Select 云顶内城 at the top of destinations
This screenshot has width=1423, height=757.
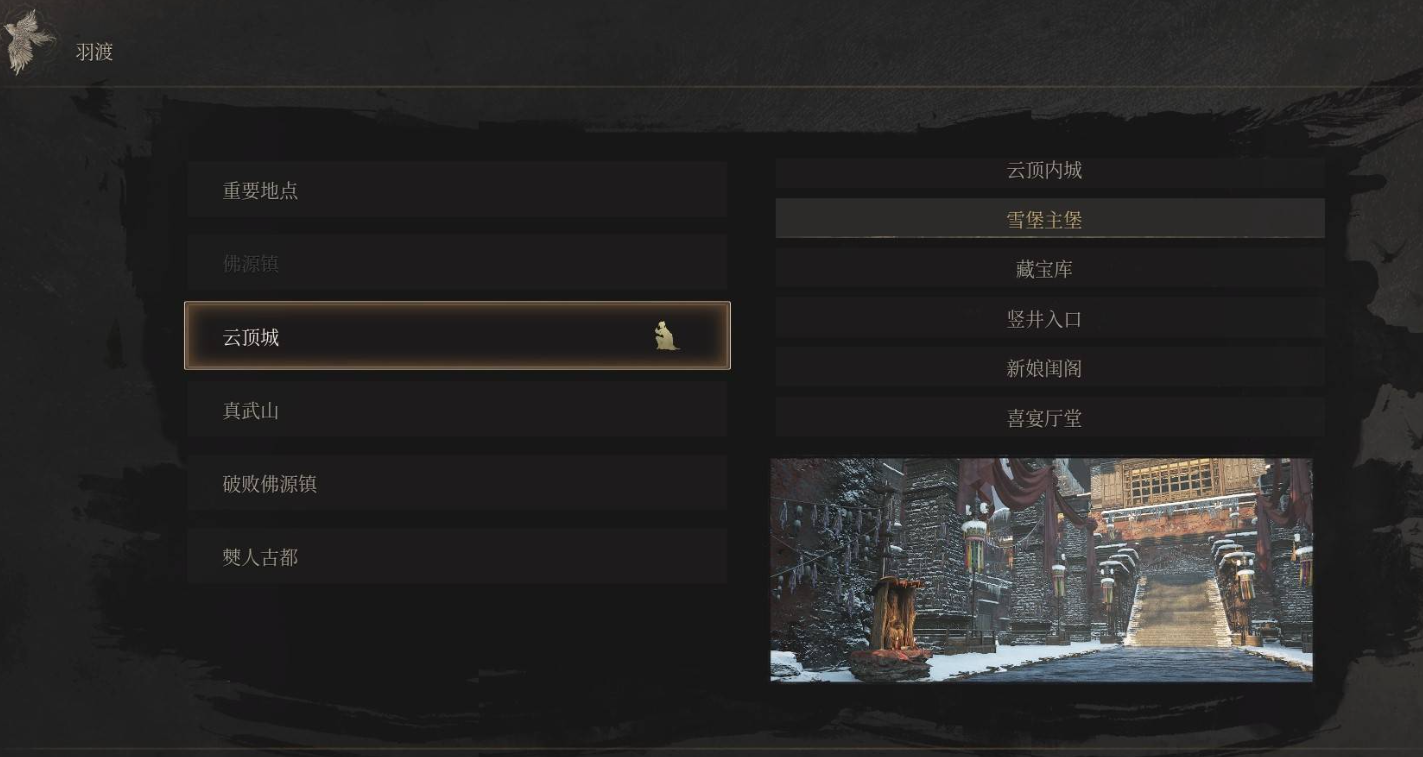coord(1044,170)
